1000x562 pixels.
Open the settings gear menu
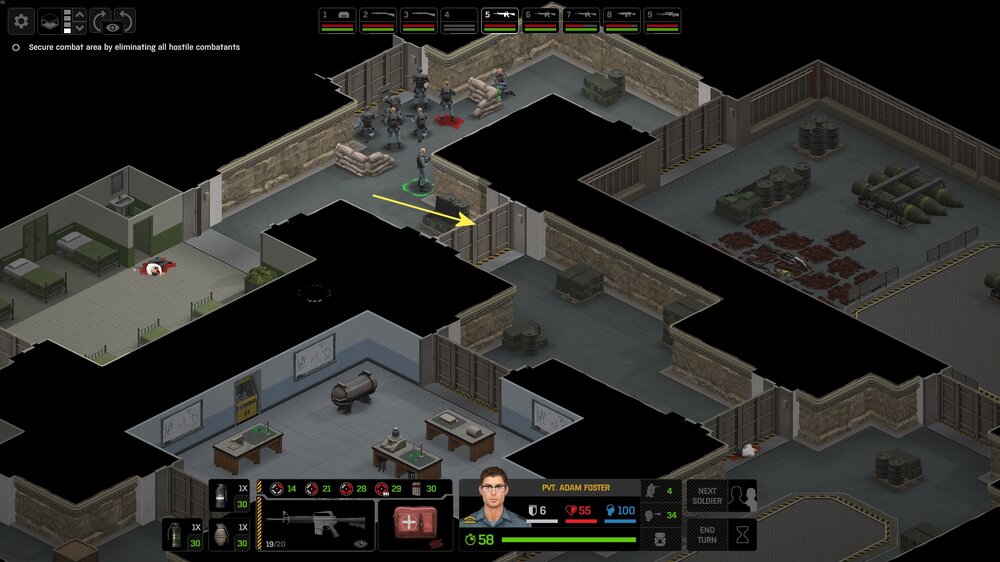tap(21, 20)
